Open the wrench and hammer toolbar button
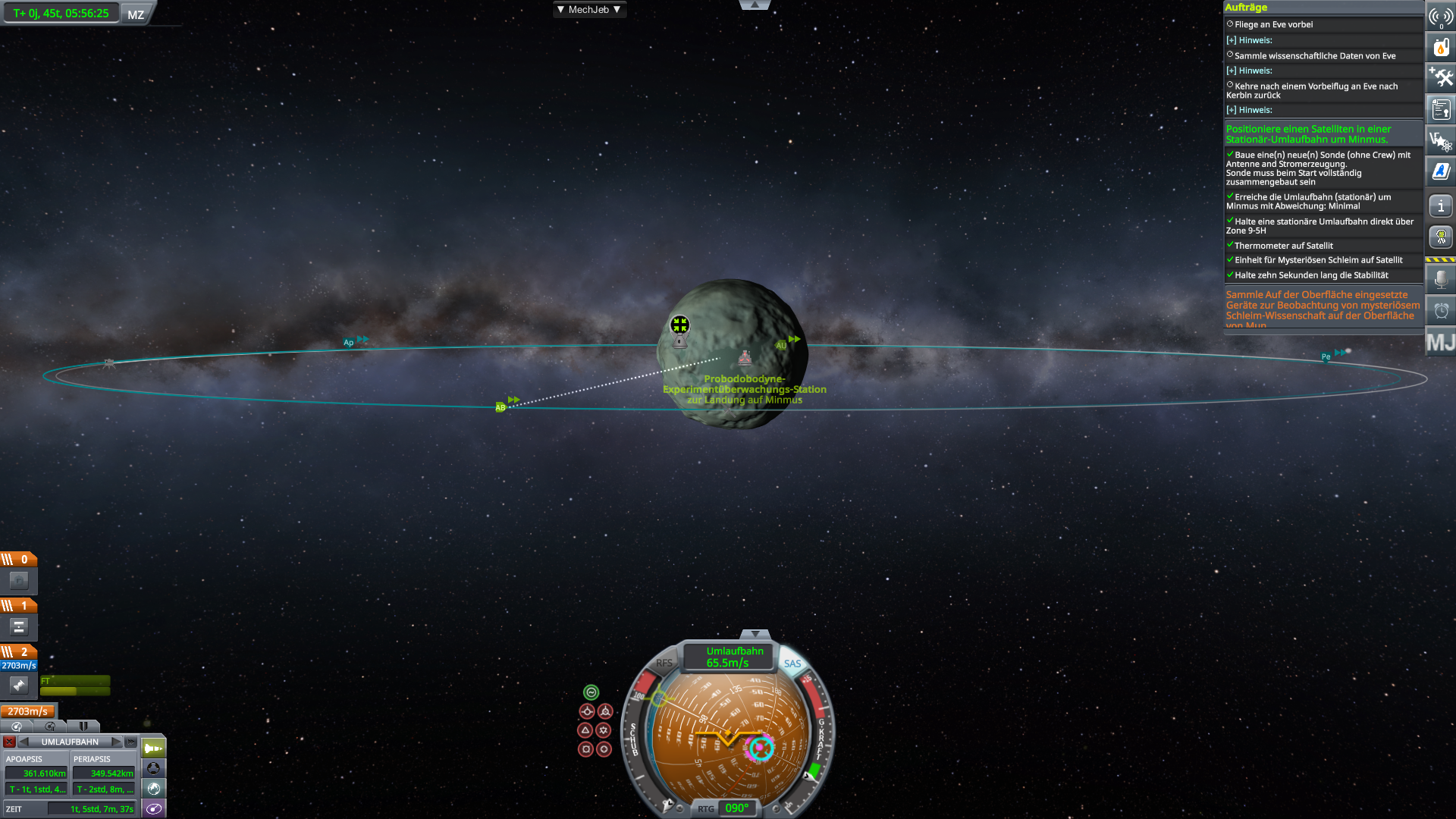The height and width of the screenshot is (819, 1456). click(x=1441, y=77)
